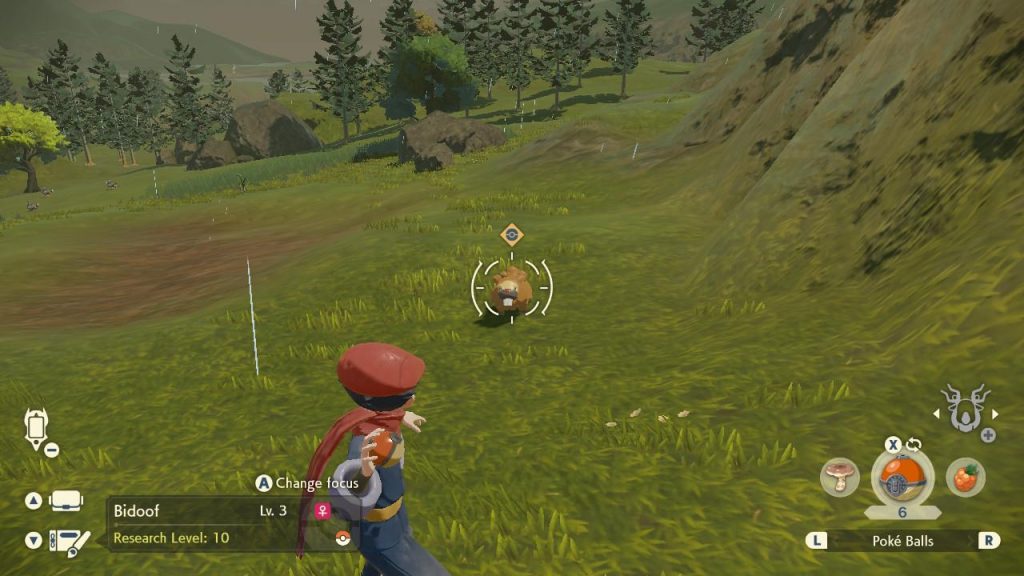1024x576 pixels.
Task: Open the Pokédex and brush icon
Action: click(x=68, y=540)
